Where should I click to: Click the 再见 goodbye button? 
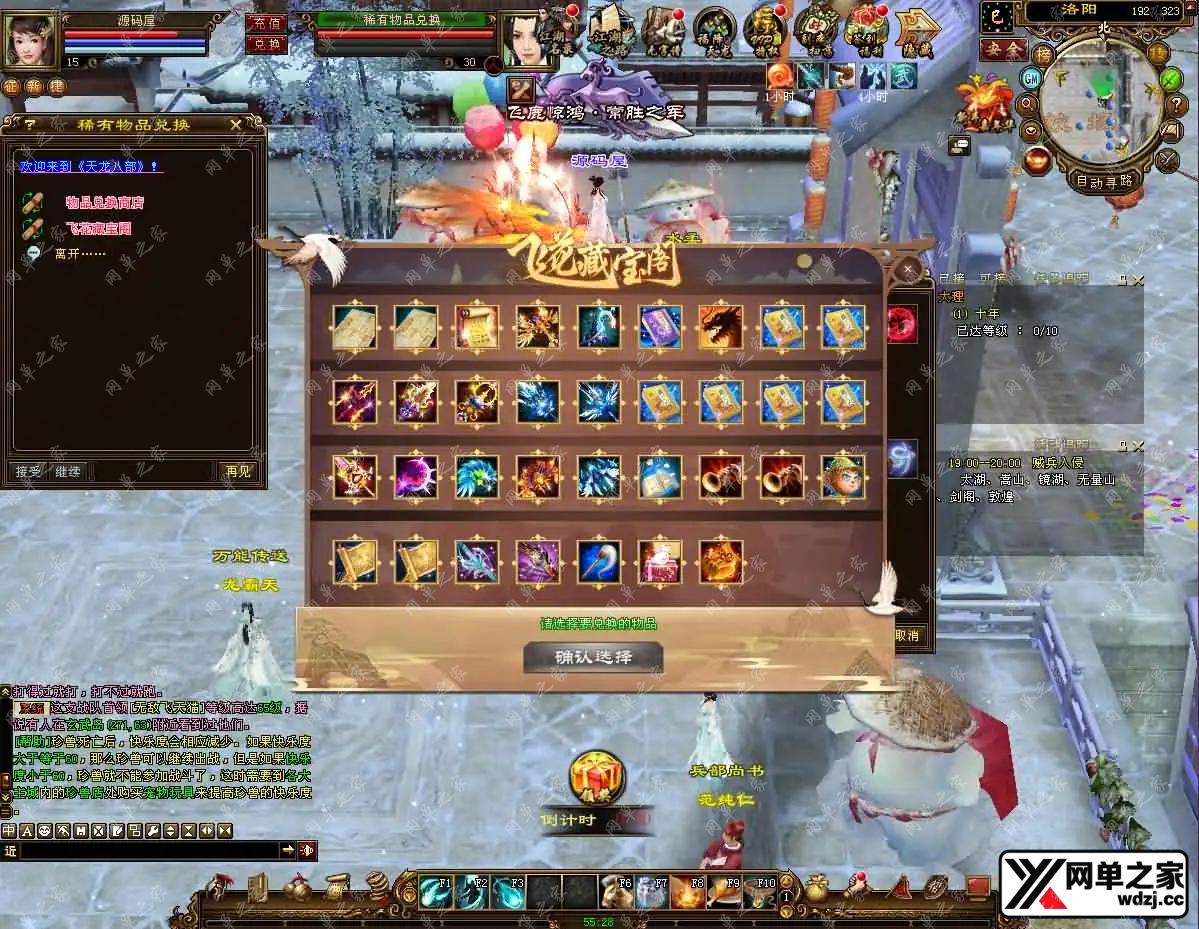point(238,471)
